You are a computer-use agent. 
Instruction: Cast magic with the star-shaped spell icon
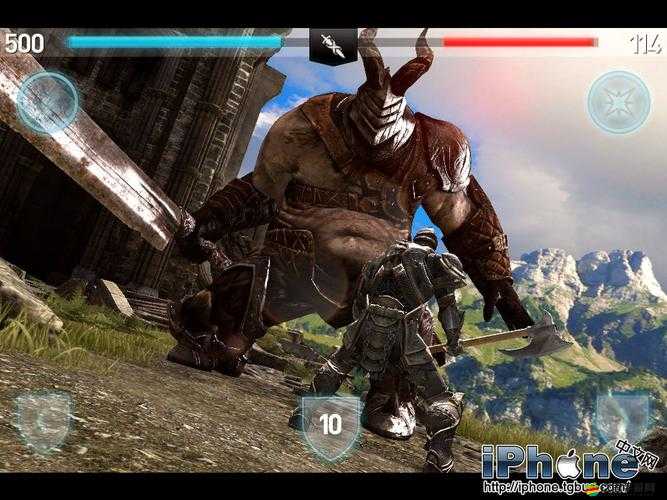tap(619, 102)
